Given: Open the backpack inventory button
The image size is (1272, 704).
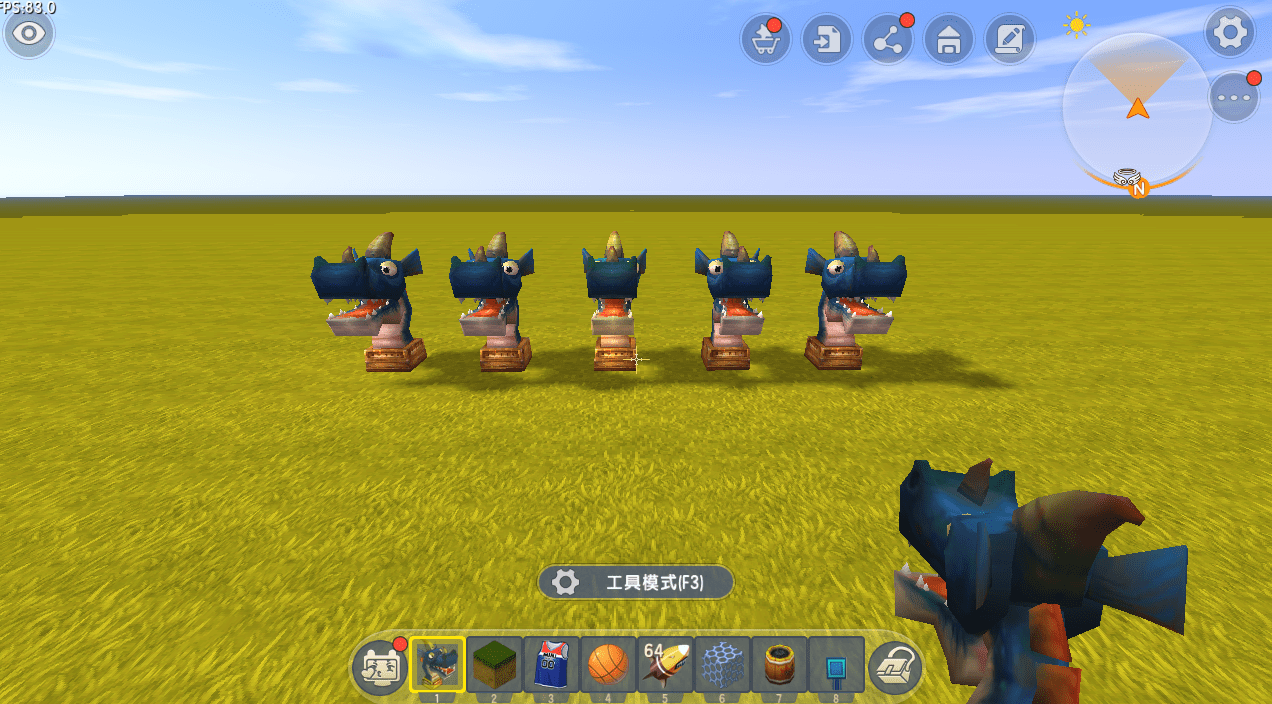Looking at the screenshot, I should (894, 667).
